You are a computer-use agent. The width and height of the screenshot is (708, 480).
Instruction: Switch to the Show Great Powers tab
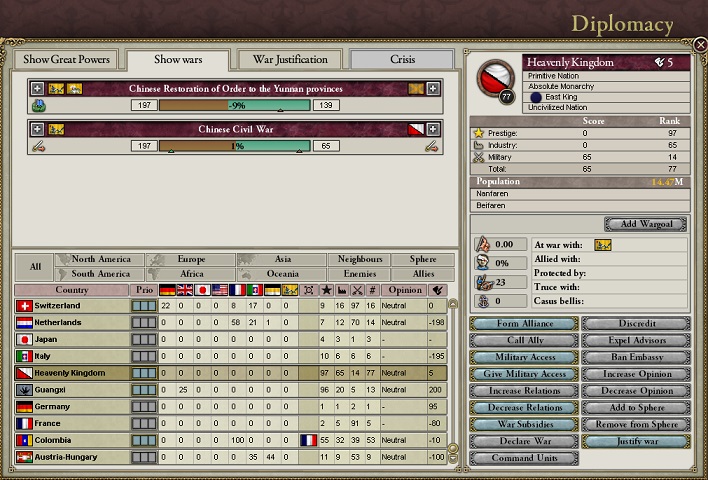tap(66, 59)
